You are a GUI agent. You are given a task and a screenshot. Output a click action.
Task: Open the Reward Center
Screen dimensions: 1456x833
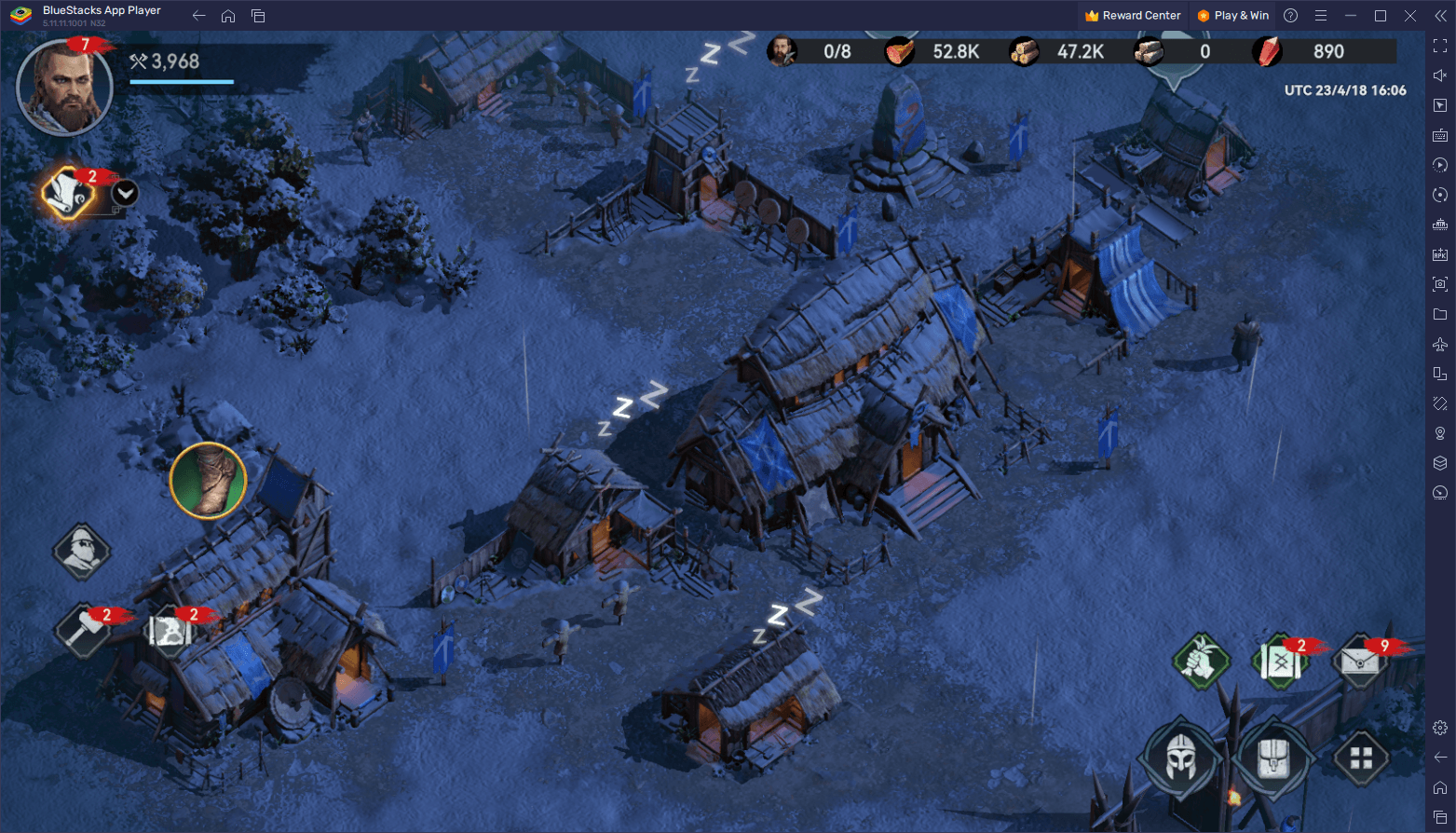pyautogui.click(x=1133, y=15)
